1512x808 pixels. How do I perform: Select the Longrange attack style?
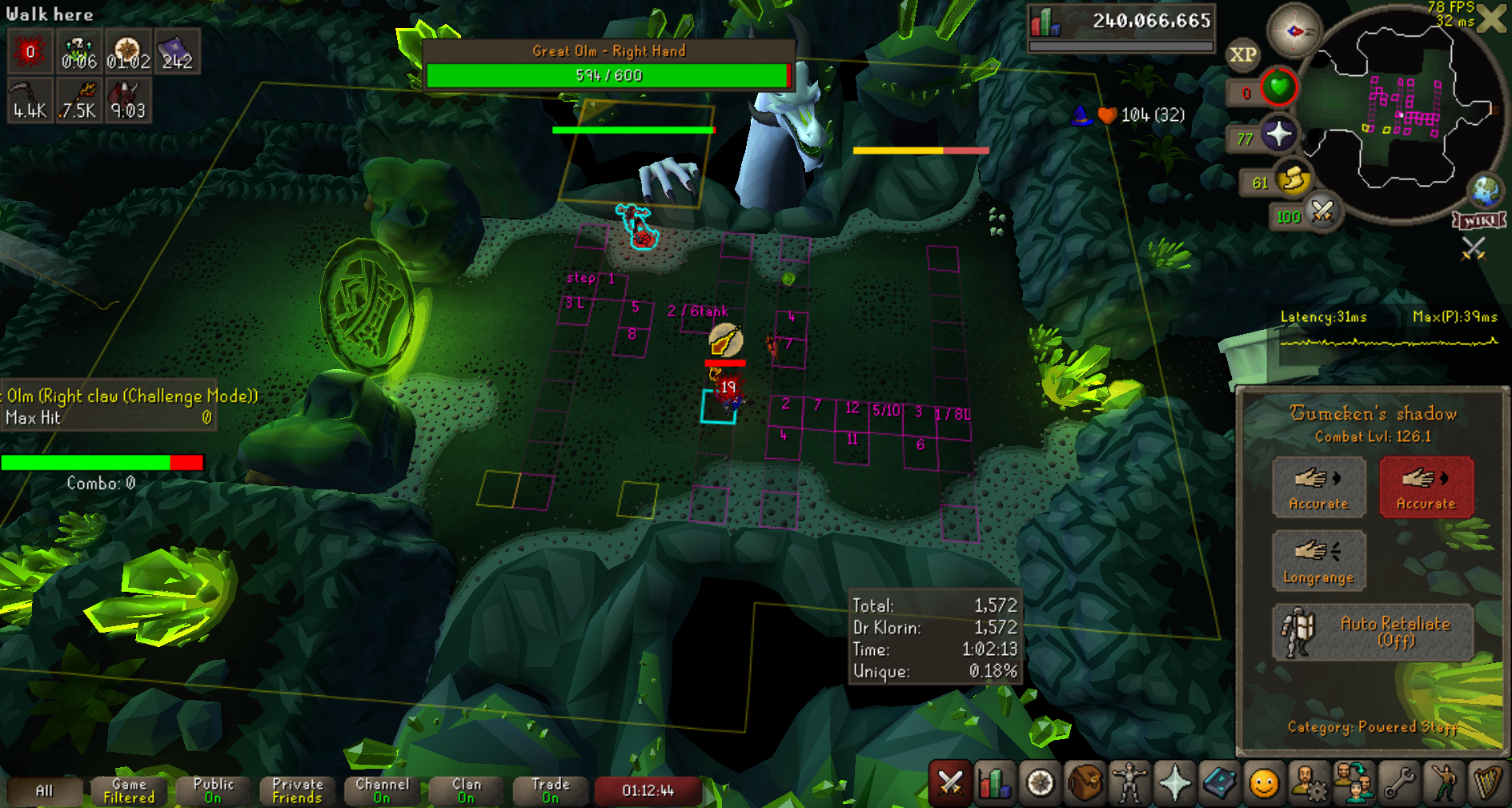click(x=1318, y=560)
